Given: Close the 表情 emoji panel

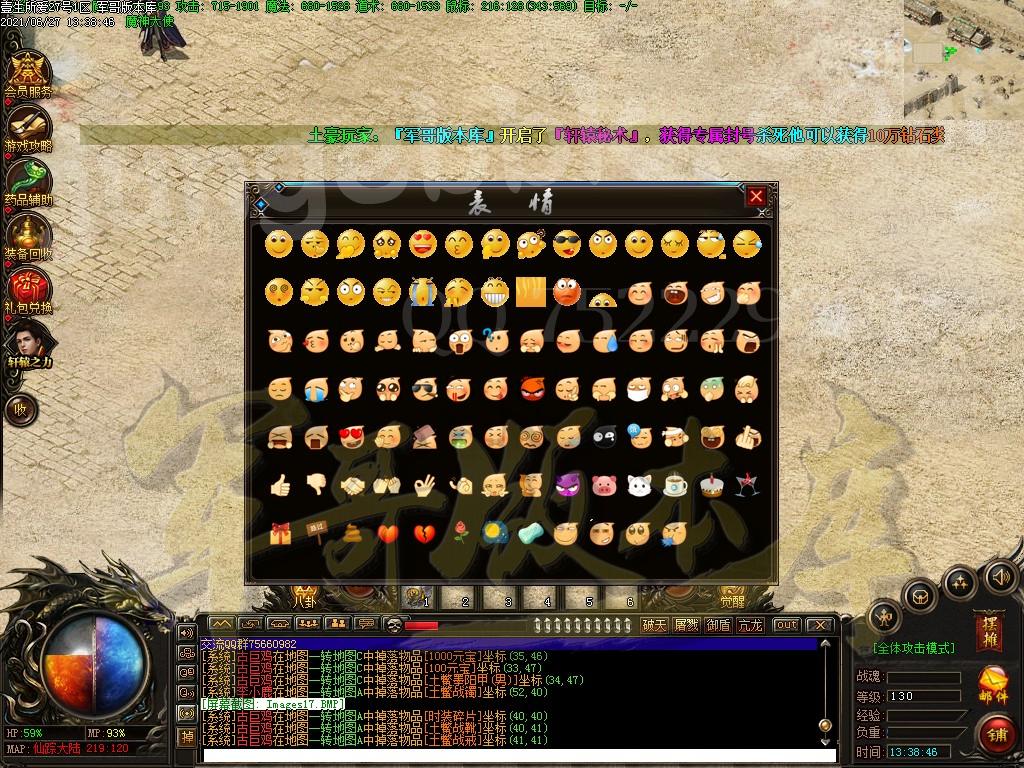Looking at the screenshot, I should pos(756,197).
